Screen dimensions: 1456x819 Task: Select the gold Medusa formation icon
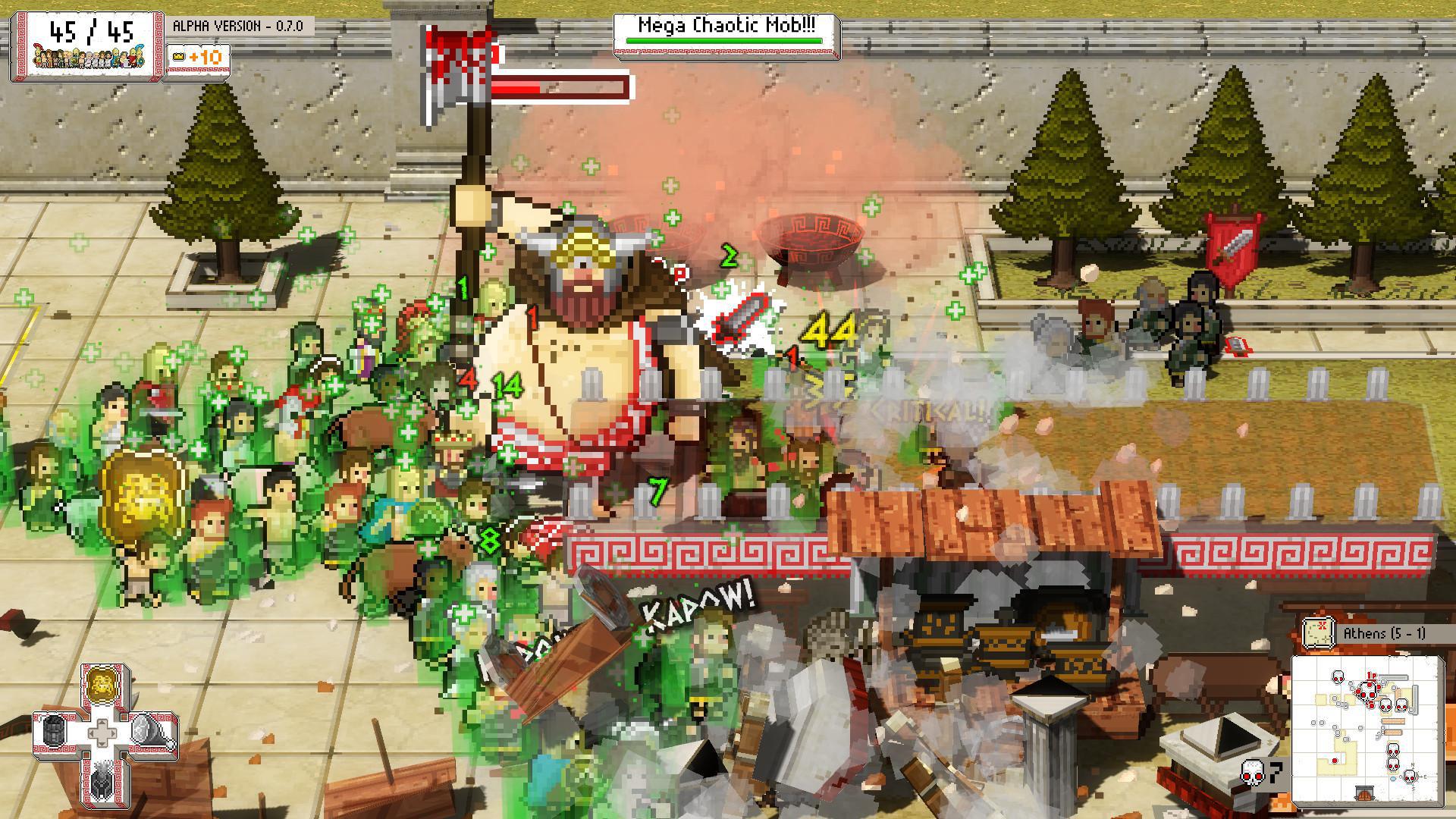pos(102,686)
